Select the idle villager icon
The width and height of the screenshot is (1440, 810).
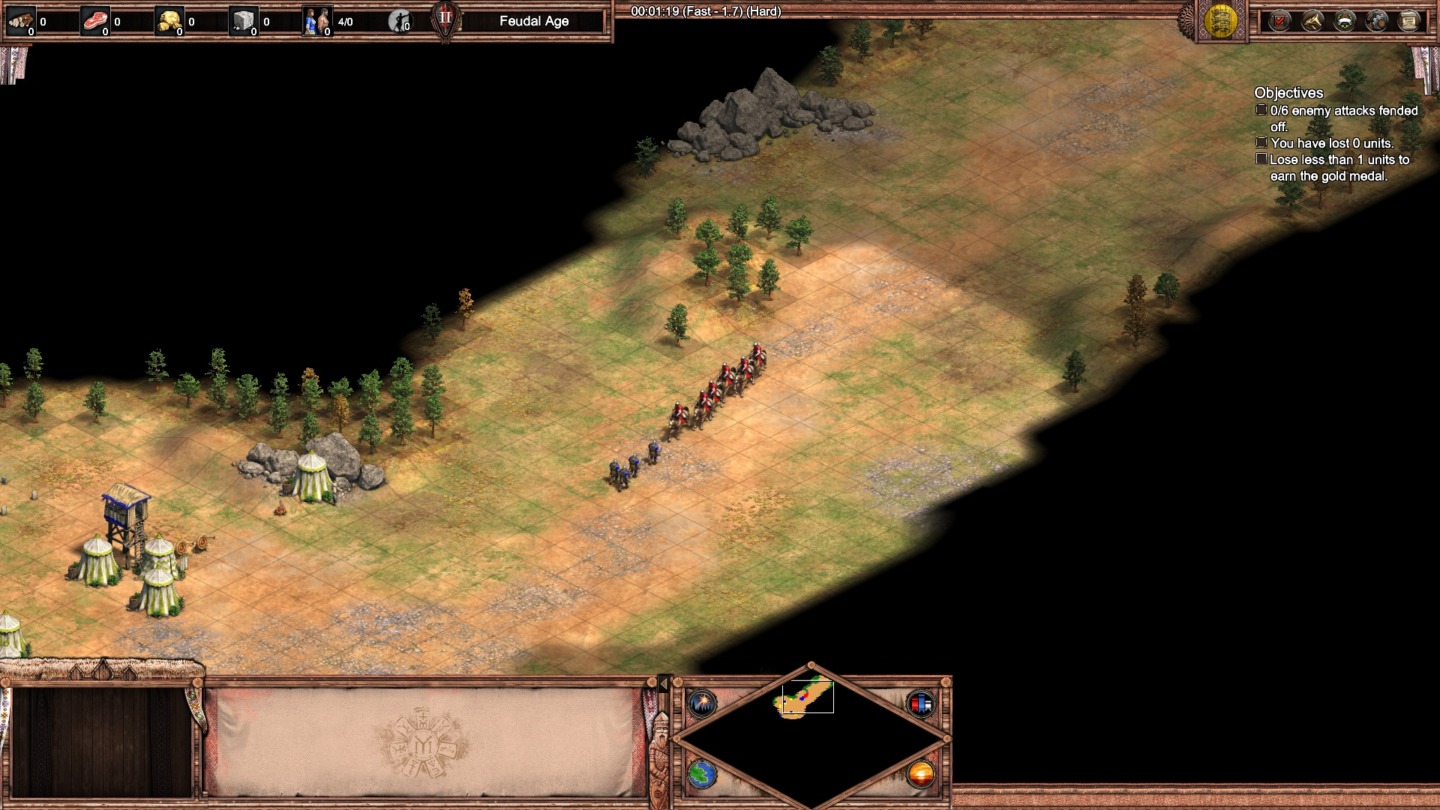pos(400,20)
